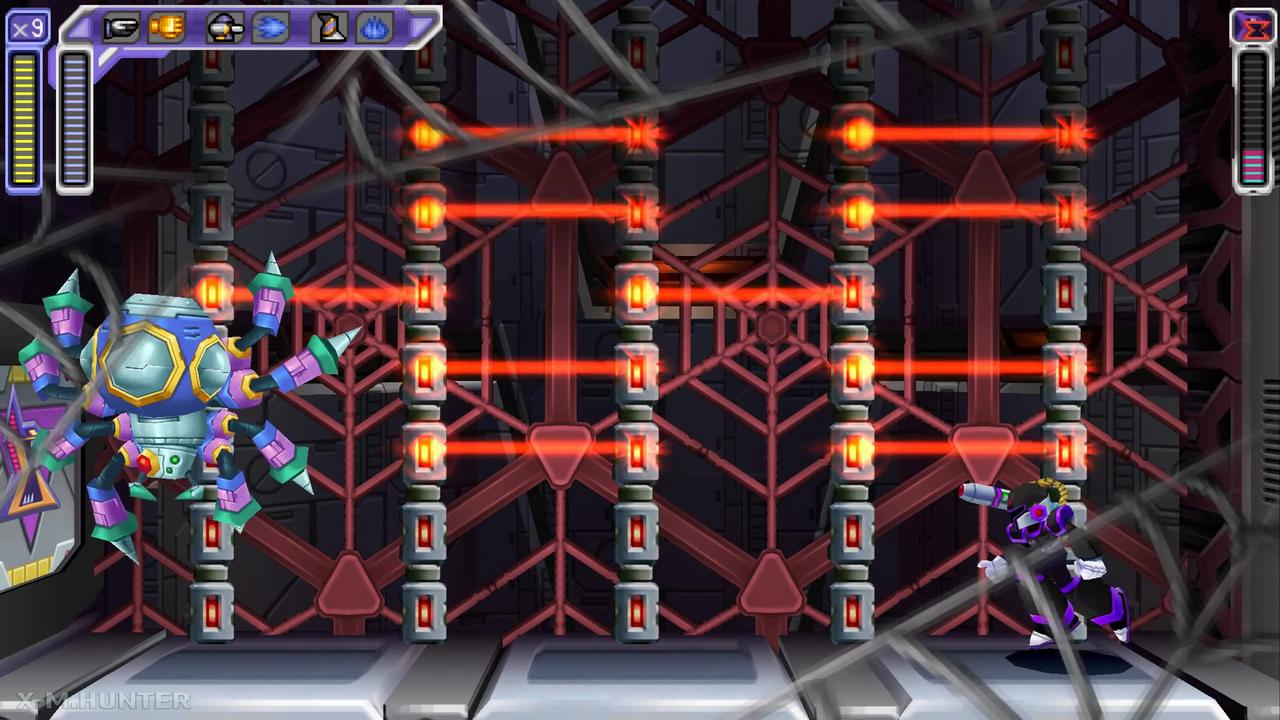
Task: Select the metal scrap weapon icon
Action: [x=327, y=27]
